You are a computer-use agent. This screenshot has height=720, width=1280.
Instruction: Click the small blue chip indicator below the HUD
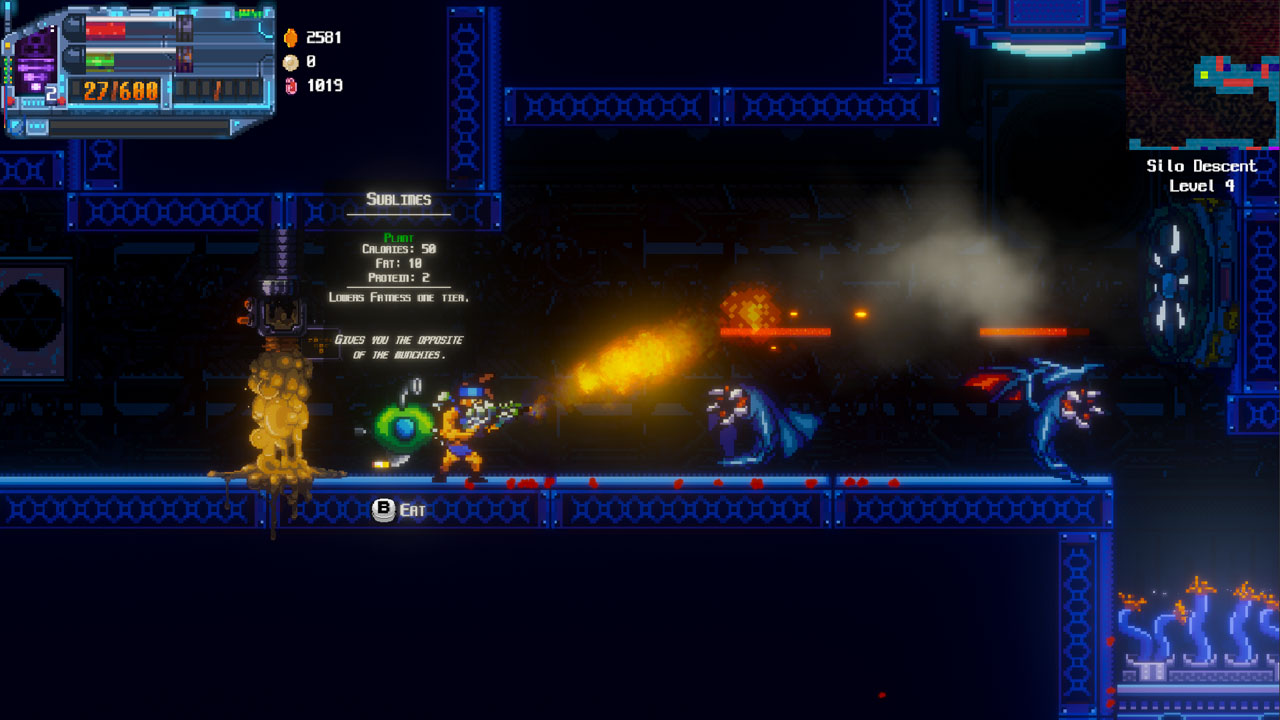[x=35, y=124]
